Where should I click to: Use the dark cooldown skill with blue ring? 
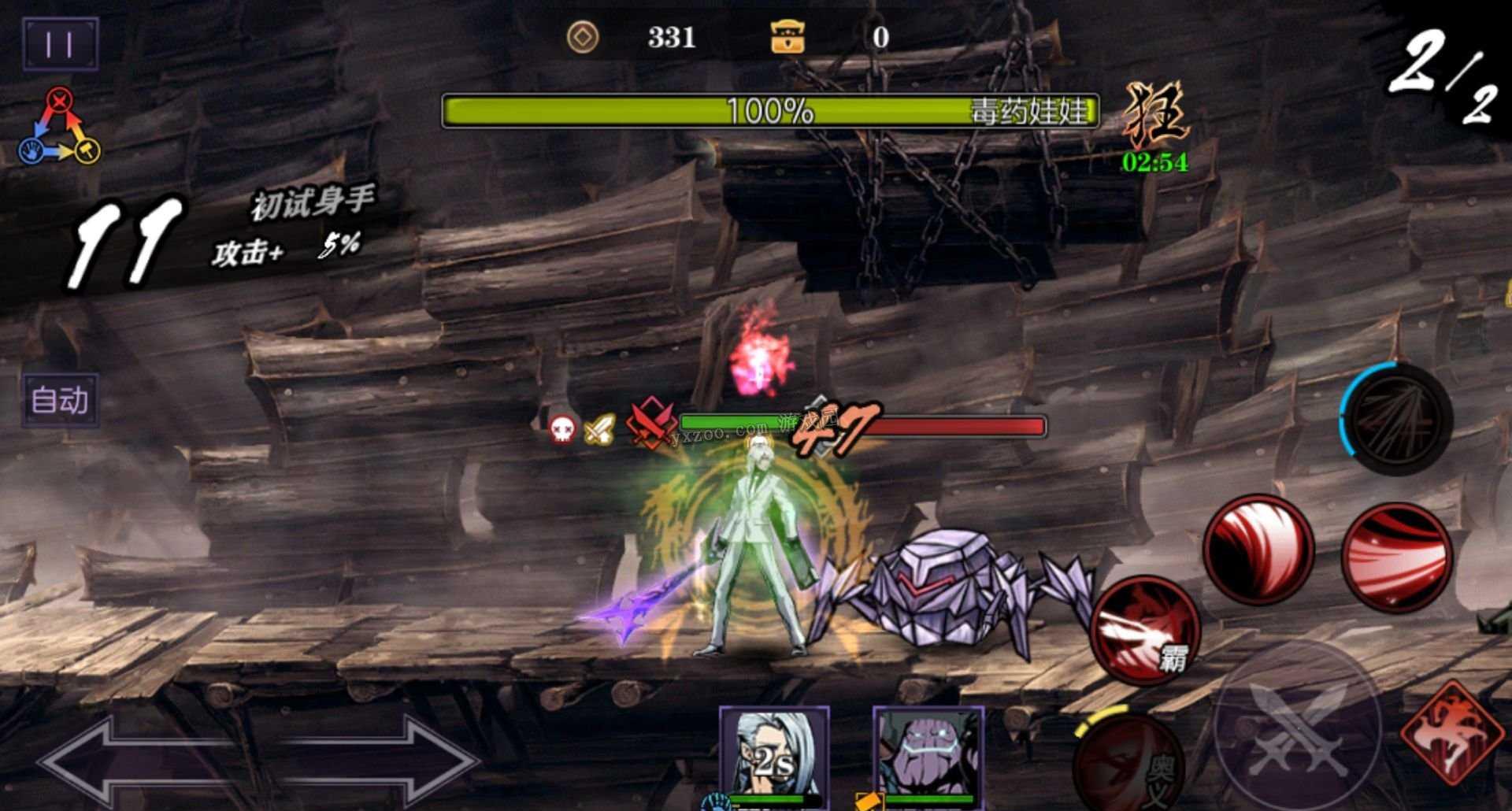1396,419
